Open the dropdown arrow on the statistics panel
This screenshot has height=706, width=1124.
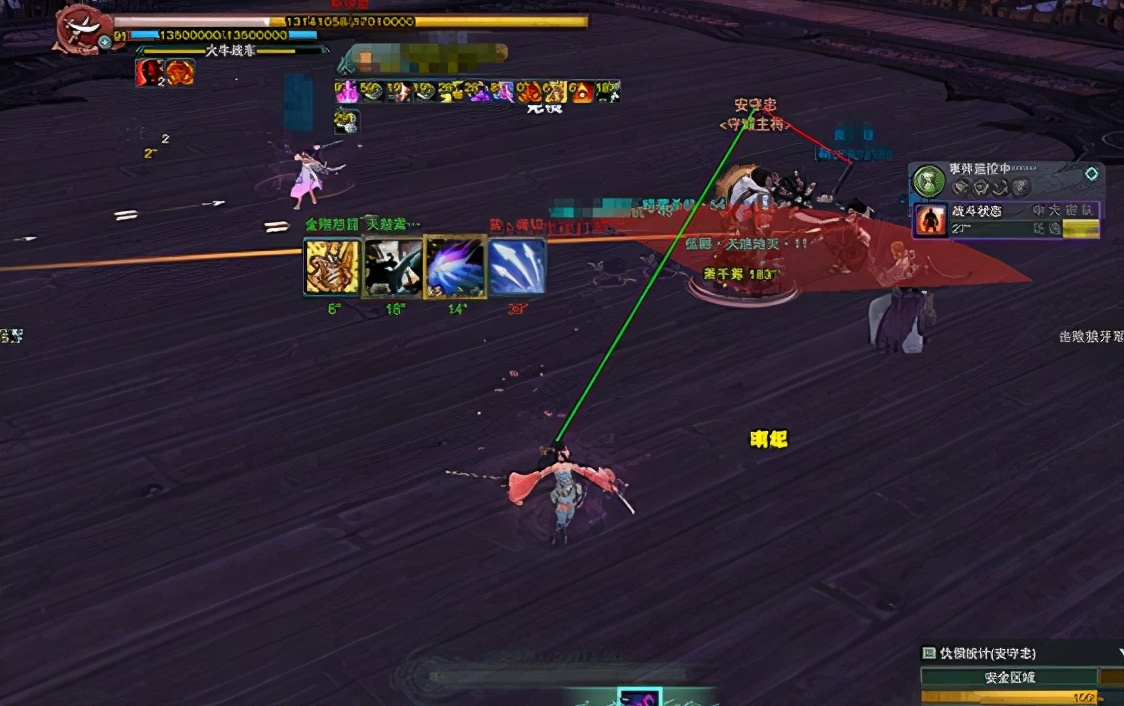tap(1119, 653)
